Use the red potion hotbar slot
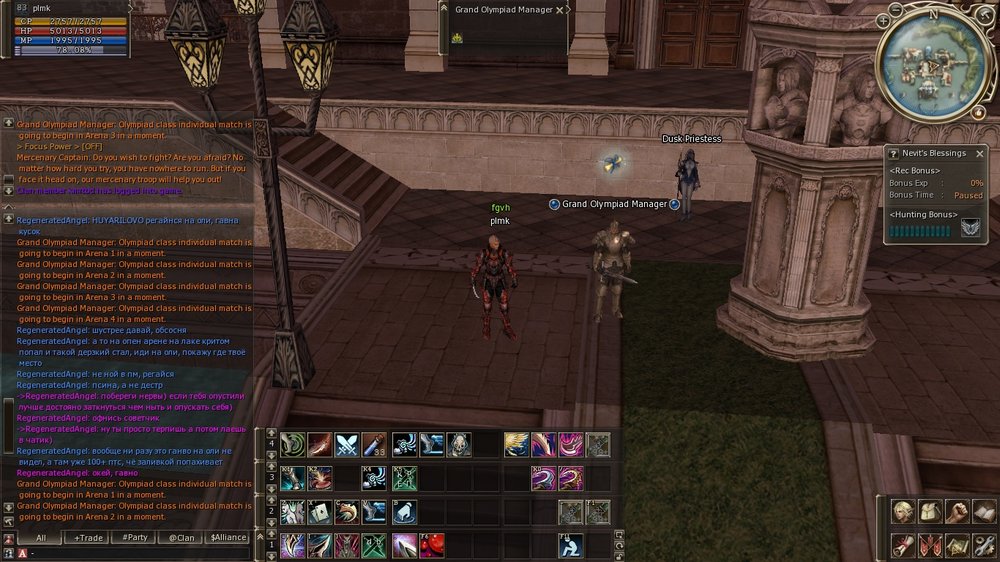Image resolution: width=1000 pixels, height=562 pixels. [432, 545]
